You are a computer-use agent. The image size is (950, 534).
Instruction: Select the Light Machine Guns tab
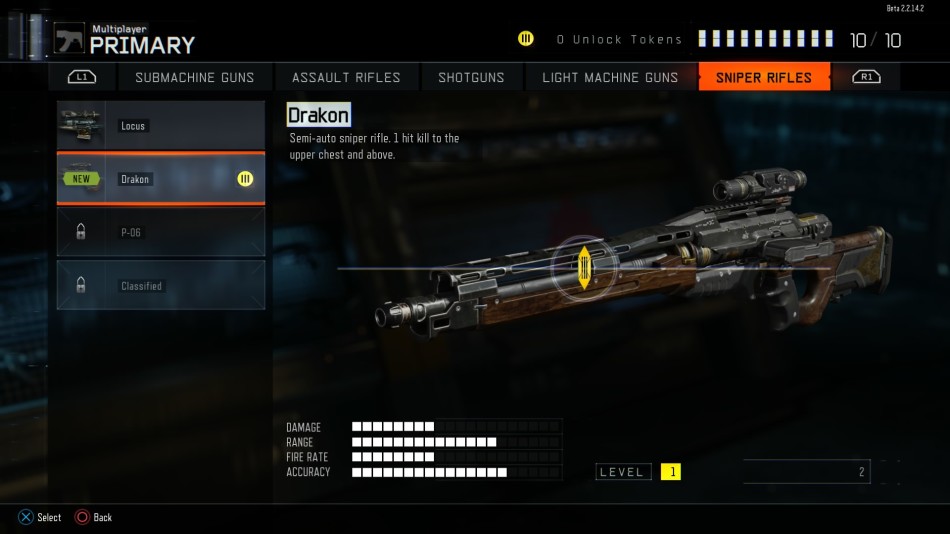pyautogui.click(x=610, y=77)
